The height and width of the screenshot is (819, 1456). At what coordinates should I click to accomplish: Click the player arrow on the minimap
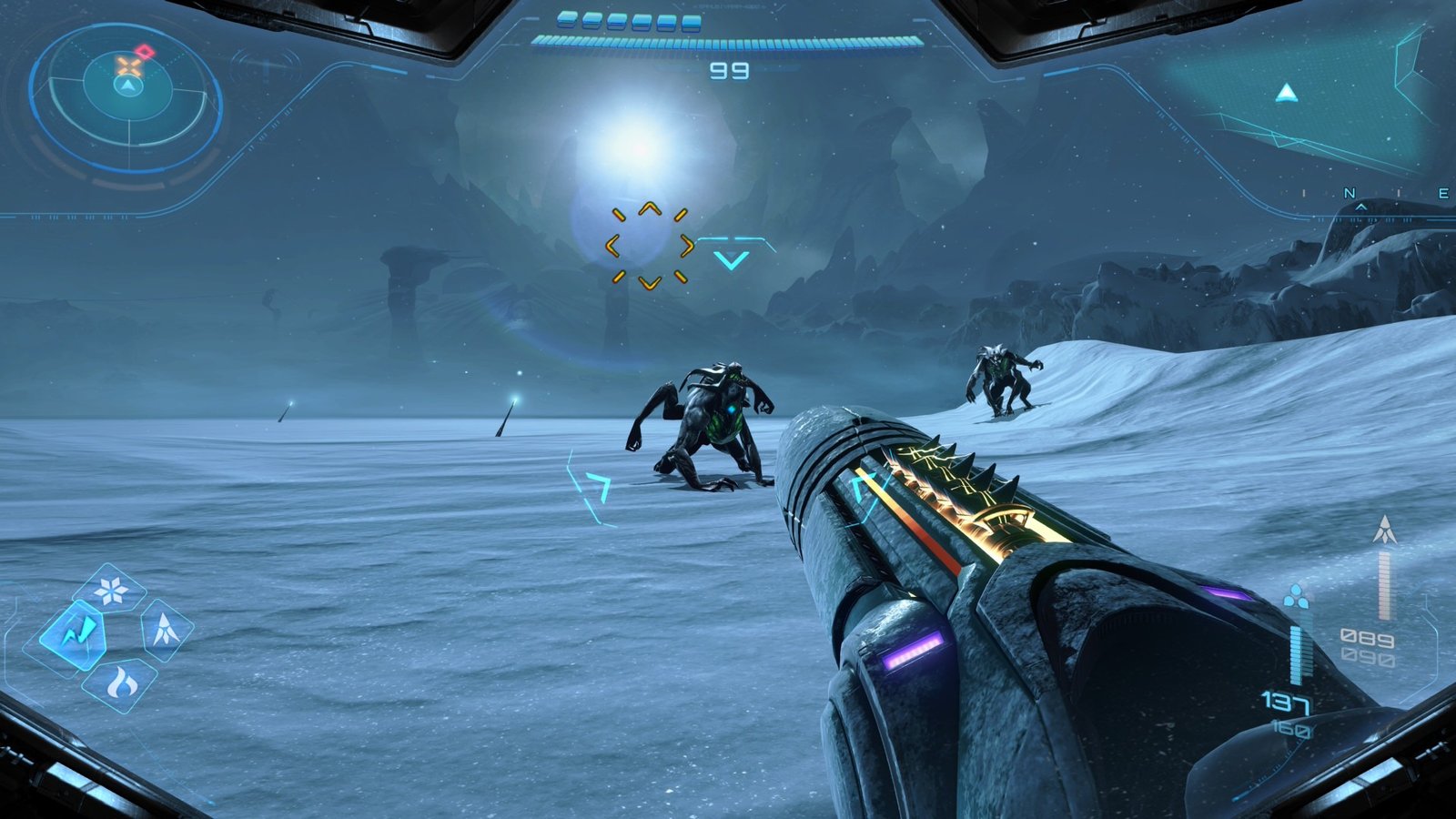pos(128,86)
